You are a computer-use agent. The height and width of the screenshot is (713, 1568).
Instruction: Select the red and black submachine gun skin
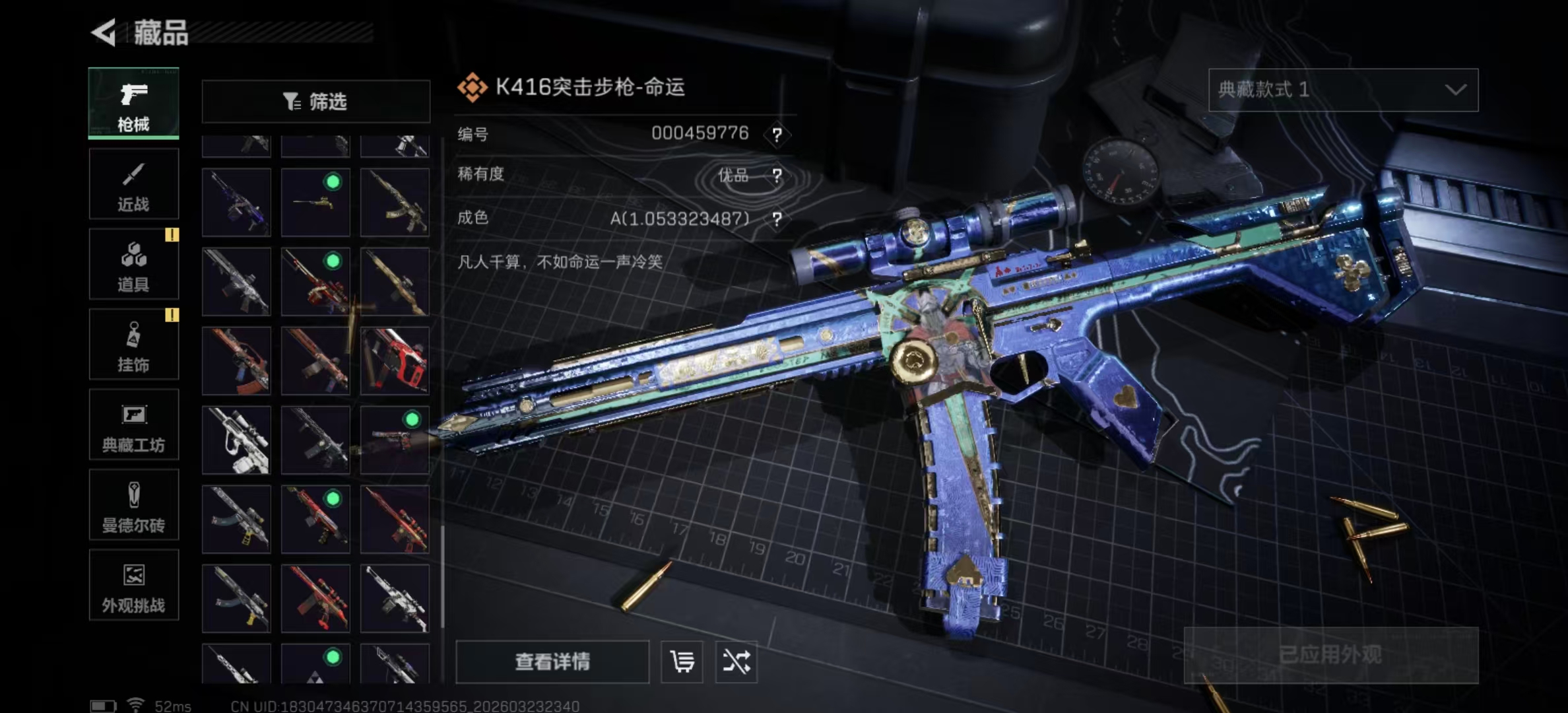pos(395,361)
